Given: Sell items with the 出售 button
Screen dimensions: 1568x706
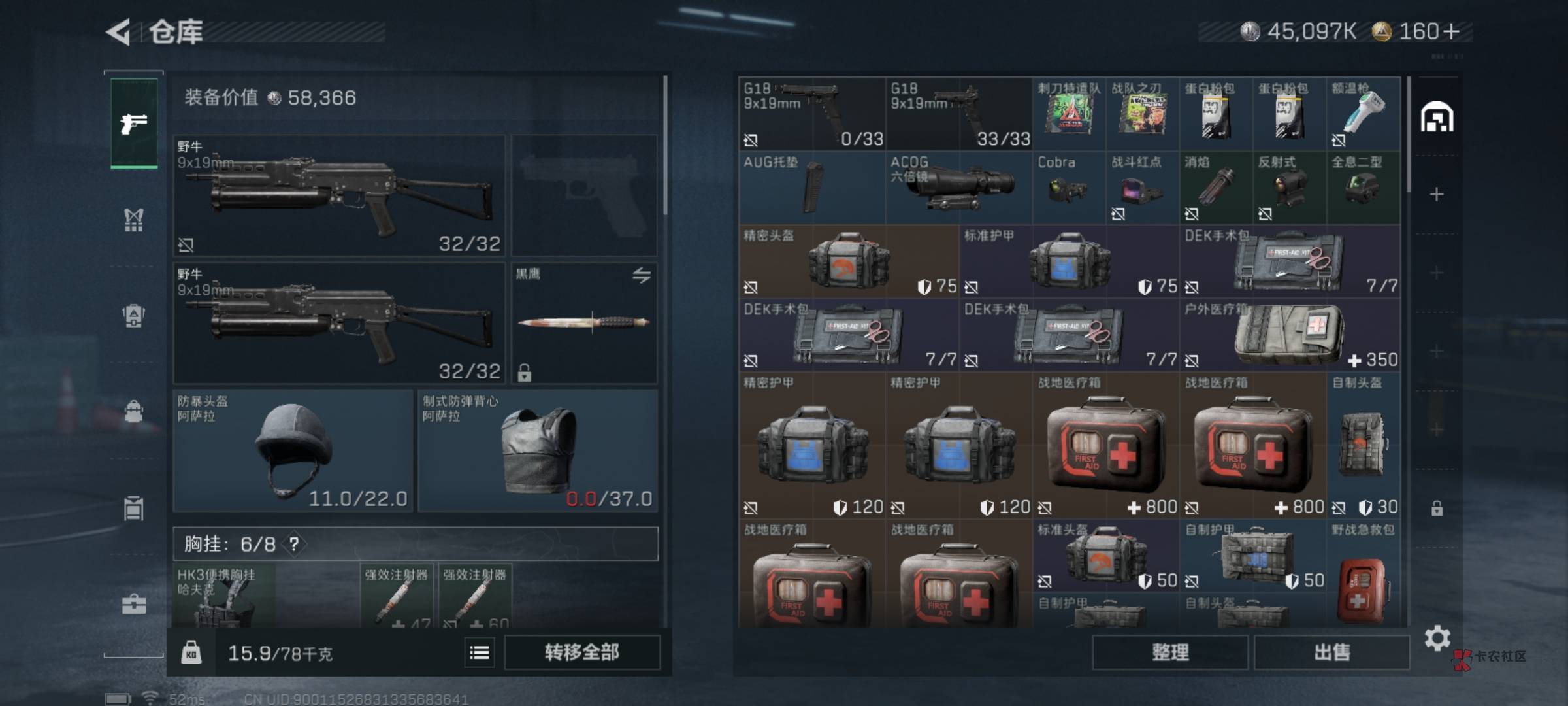Looking at the screenshot, I should [1331, 652].
